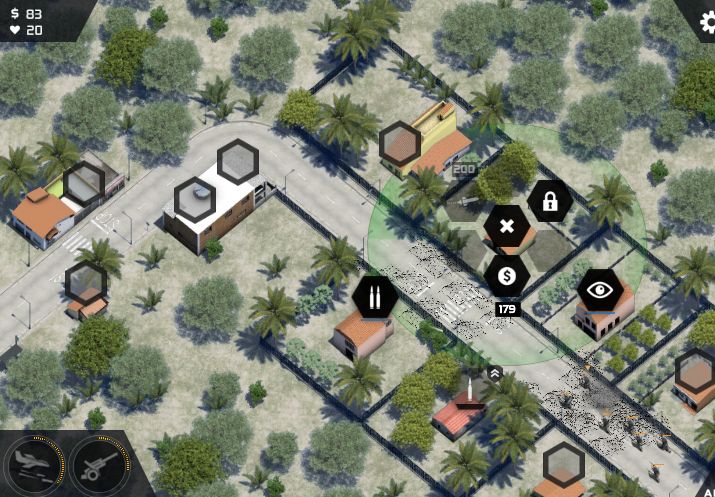715x497 pixels.
Task: Click the padlock locked upgrade hexagon
Action: tap(549, 202)
